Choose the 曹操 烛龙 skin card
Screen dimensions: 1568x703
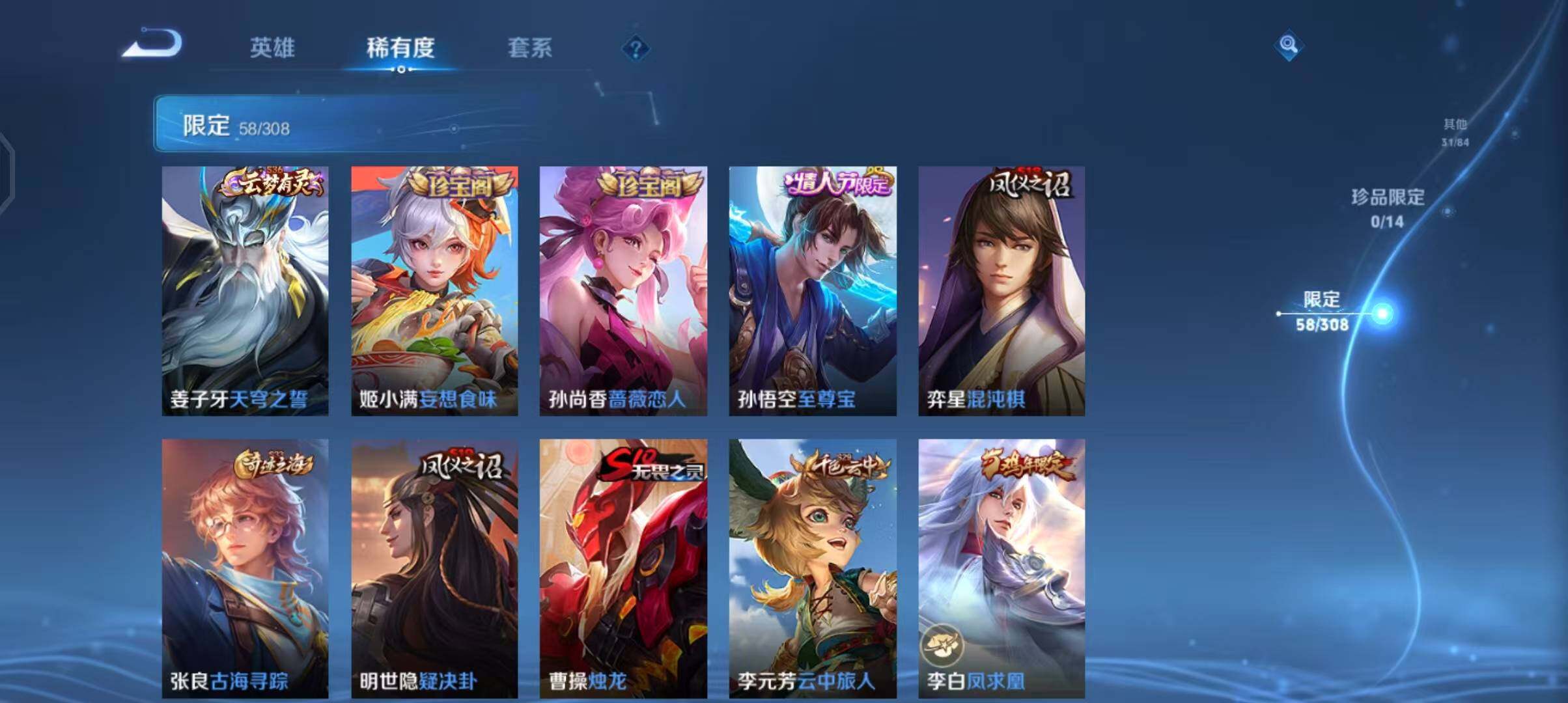[x=623, y=568]
